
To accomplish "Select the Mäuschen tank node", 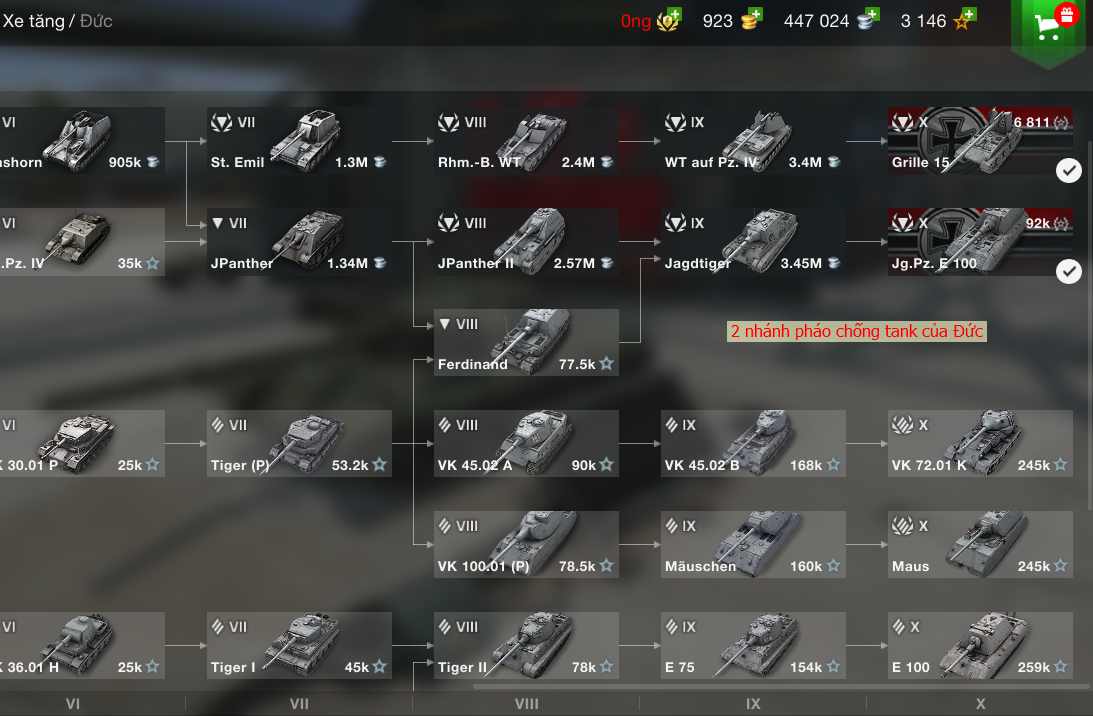I will point(753,545).
